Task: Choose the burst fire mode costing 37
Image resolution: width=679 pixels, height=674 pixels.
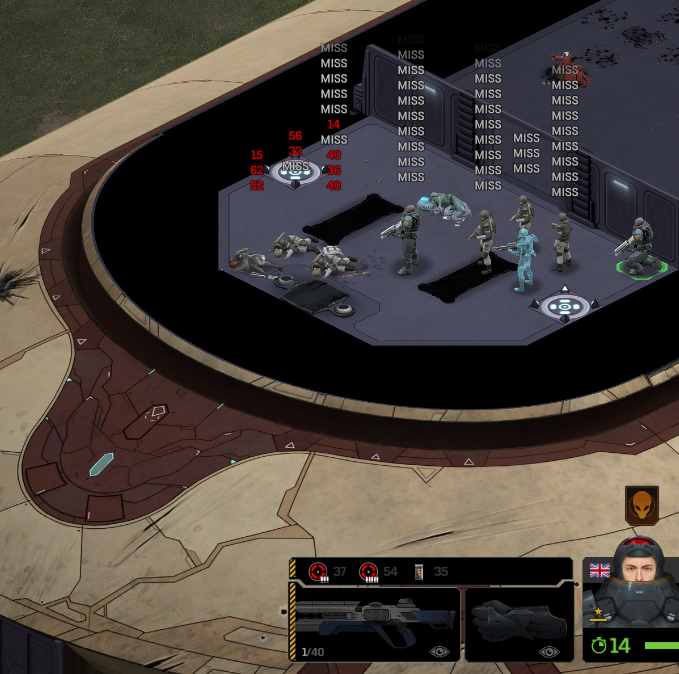Action: tap(318, 572)
